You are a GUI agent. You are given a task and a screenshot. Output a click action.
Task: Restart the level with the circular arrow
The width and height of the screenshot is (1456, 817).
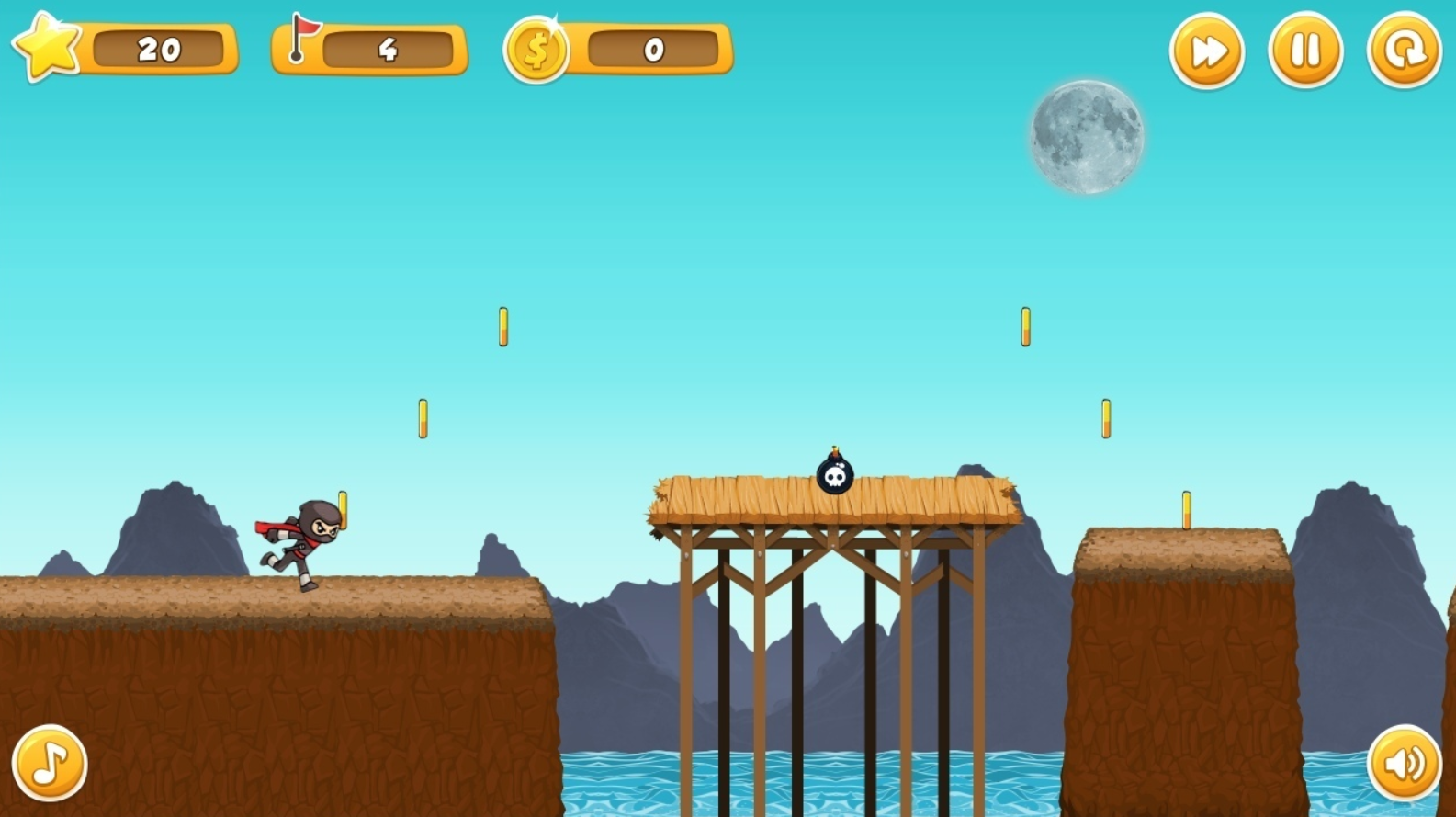1404,51
